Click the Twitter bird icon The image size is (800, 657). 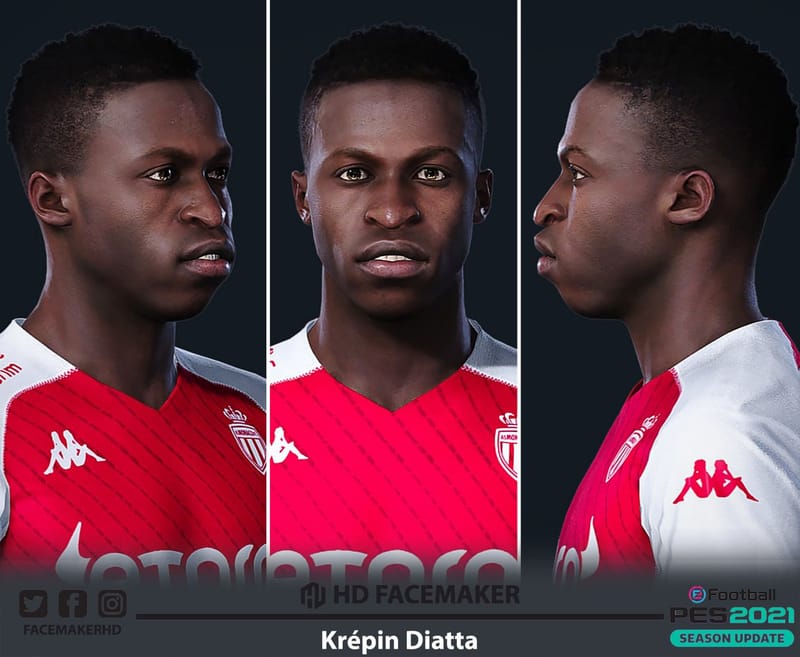tap(33, 604)
